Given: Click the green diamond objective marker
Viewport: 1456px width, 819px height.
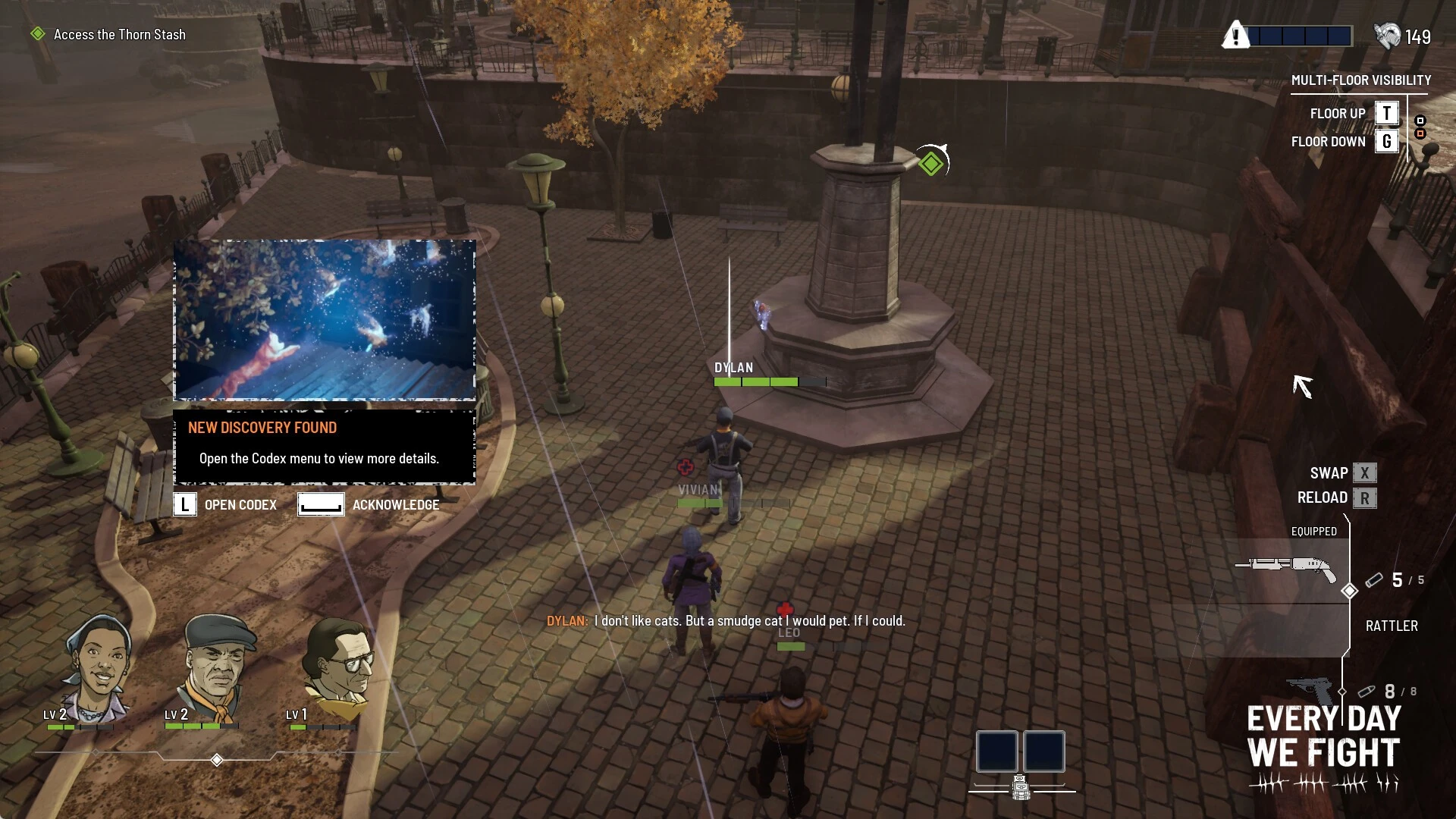Looking at the screenshot, I should click(931, 163).
